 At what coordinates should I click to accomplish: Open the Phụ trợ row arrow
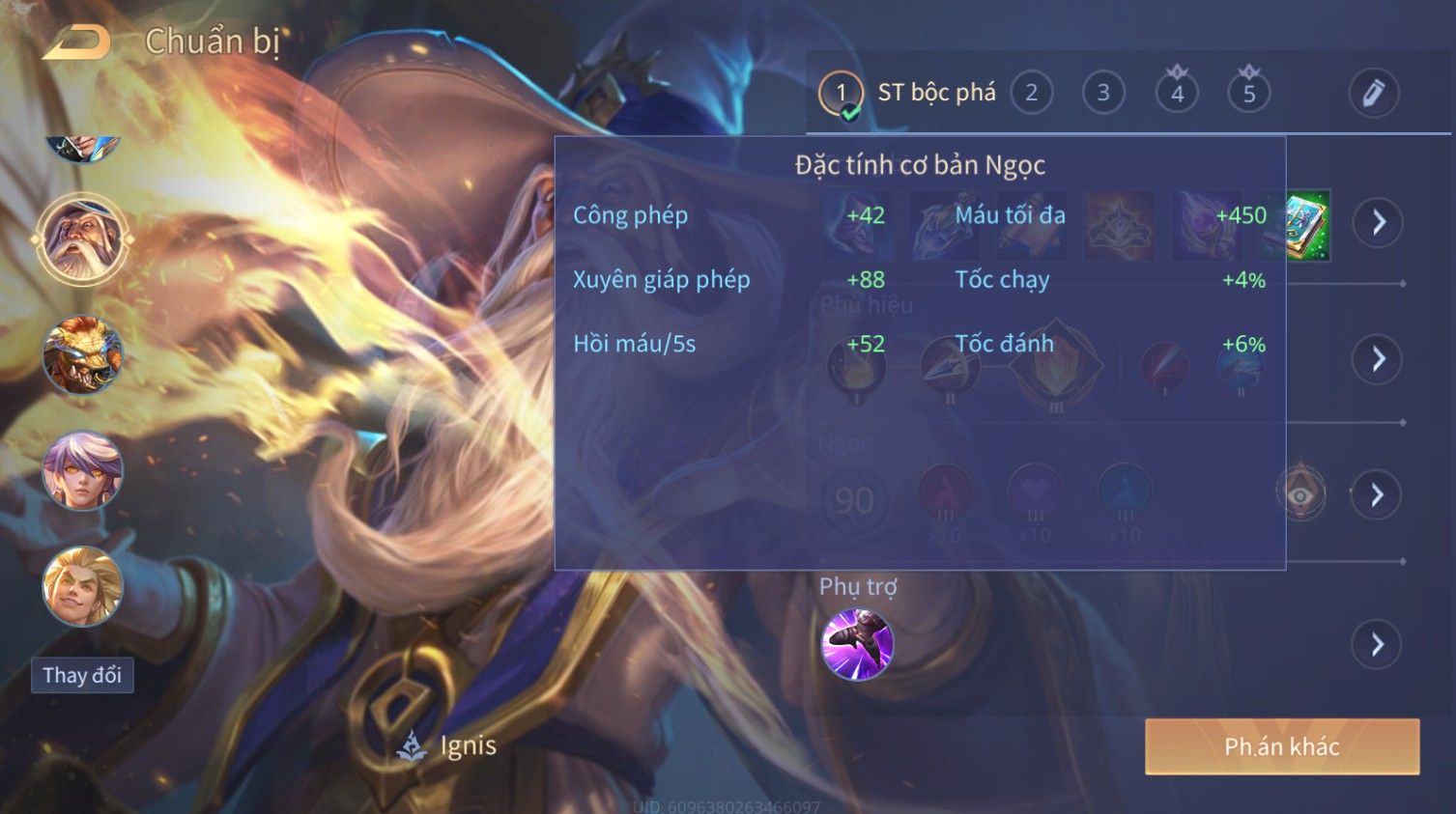coord(1378,644)
